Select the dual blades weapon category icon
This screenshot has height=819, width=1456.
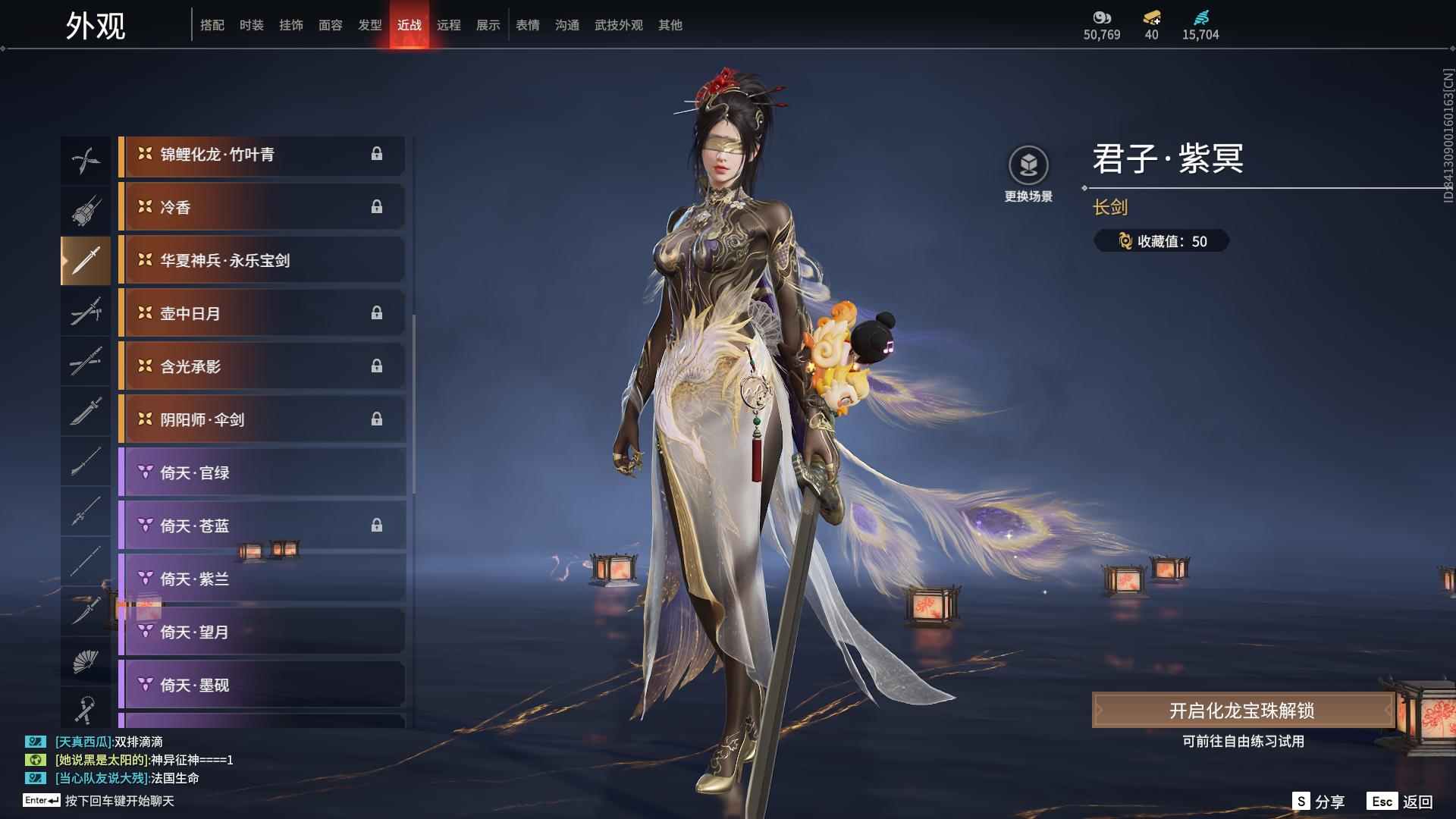click(x=86, y=159)
